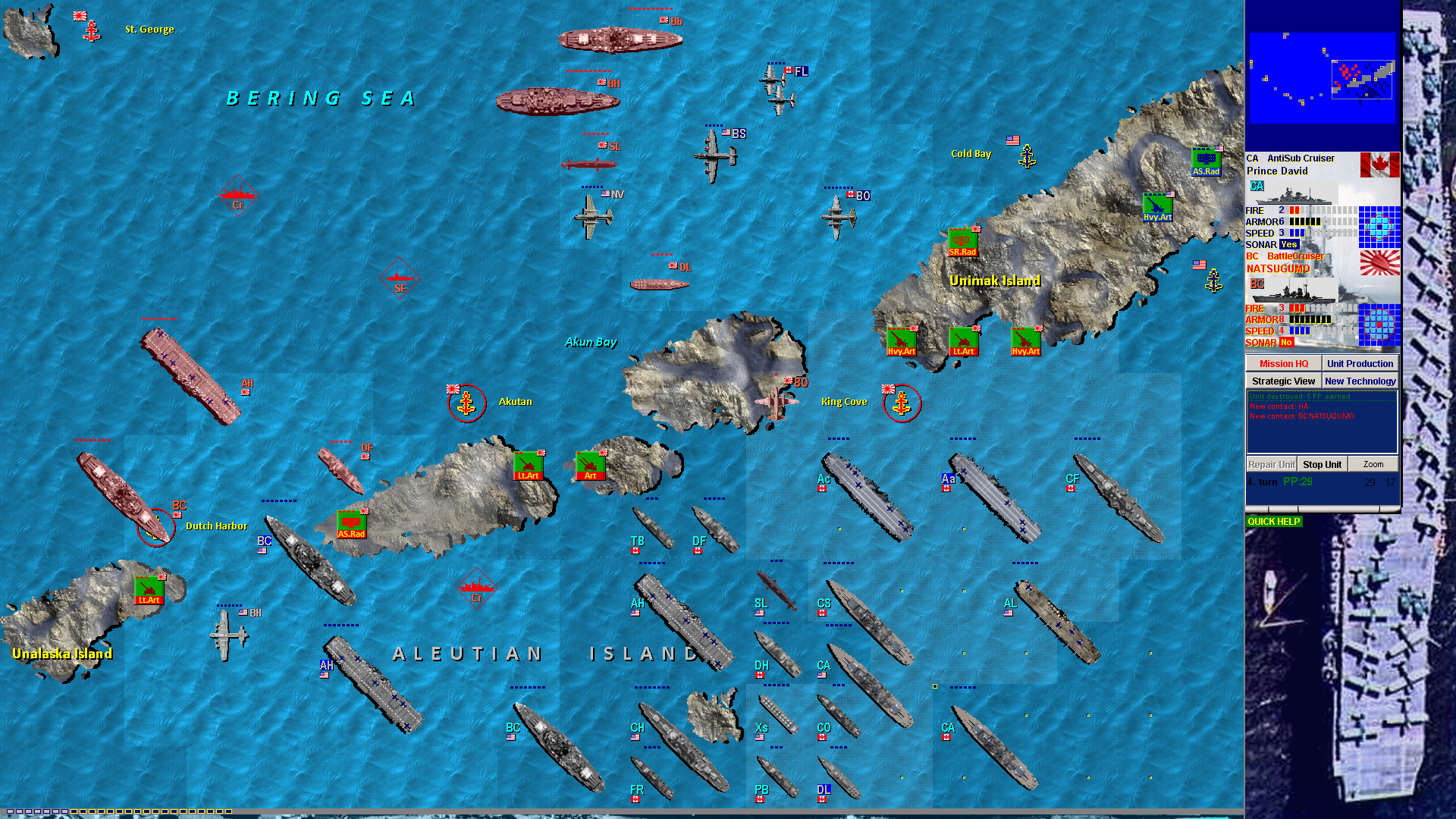1456x819 pixels.
Task: Click the AS.Rad radar icon near Cold Bay
Action: [1206, 159]
